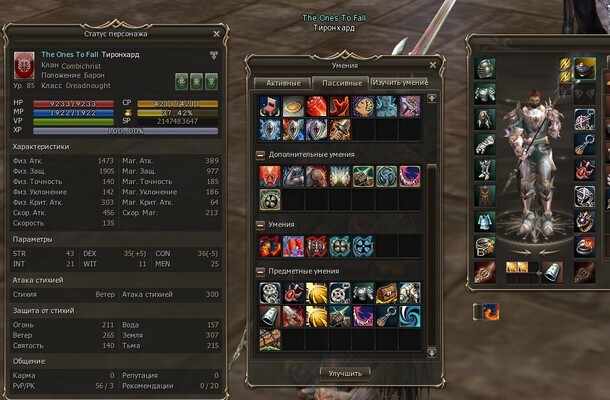
Task: Close the Статус персонажа window
Action: pos(218,35)
